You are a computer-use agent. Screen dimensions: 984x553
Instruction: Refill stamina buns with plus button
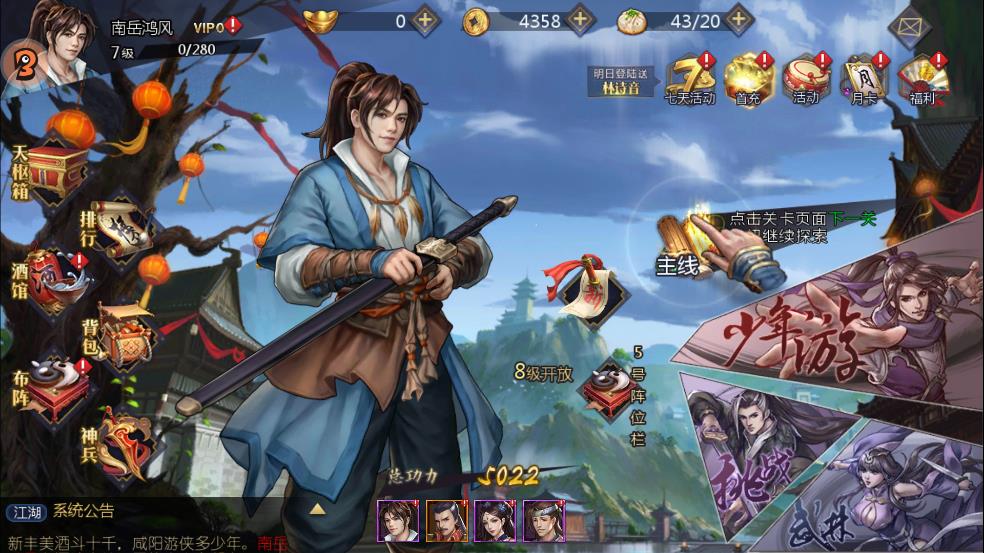pyautogui.click(x=739, y=20)
